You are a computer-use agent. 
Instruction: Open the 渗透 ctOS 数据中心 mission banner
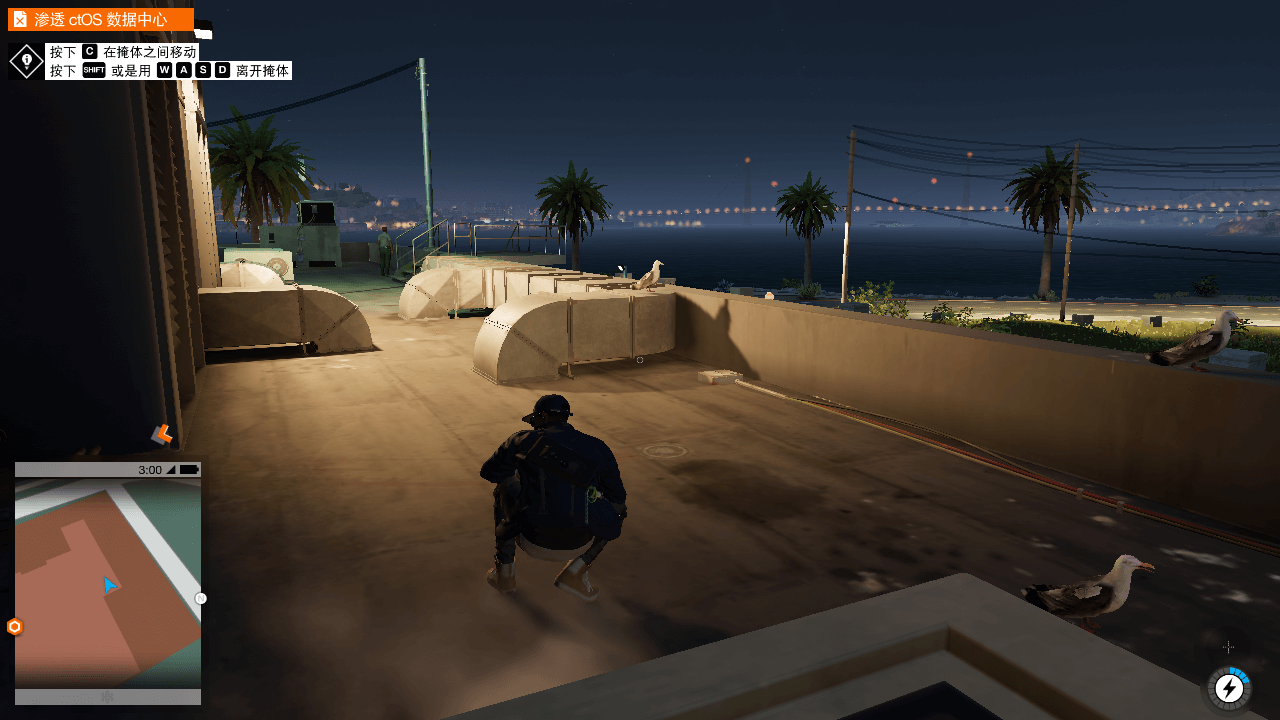tap(100, 18)
